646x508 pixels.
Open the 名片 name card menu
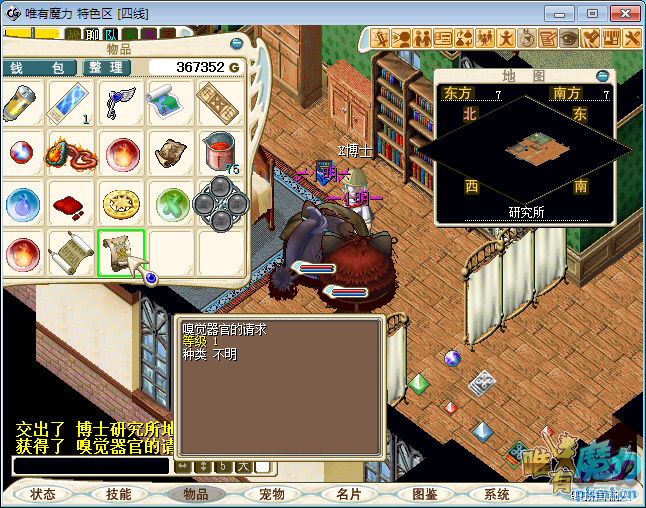tap(348, 494)
